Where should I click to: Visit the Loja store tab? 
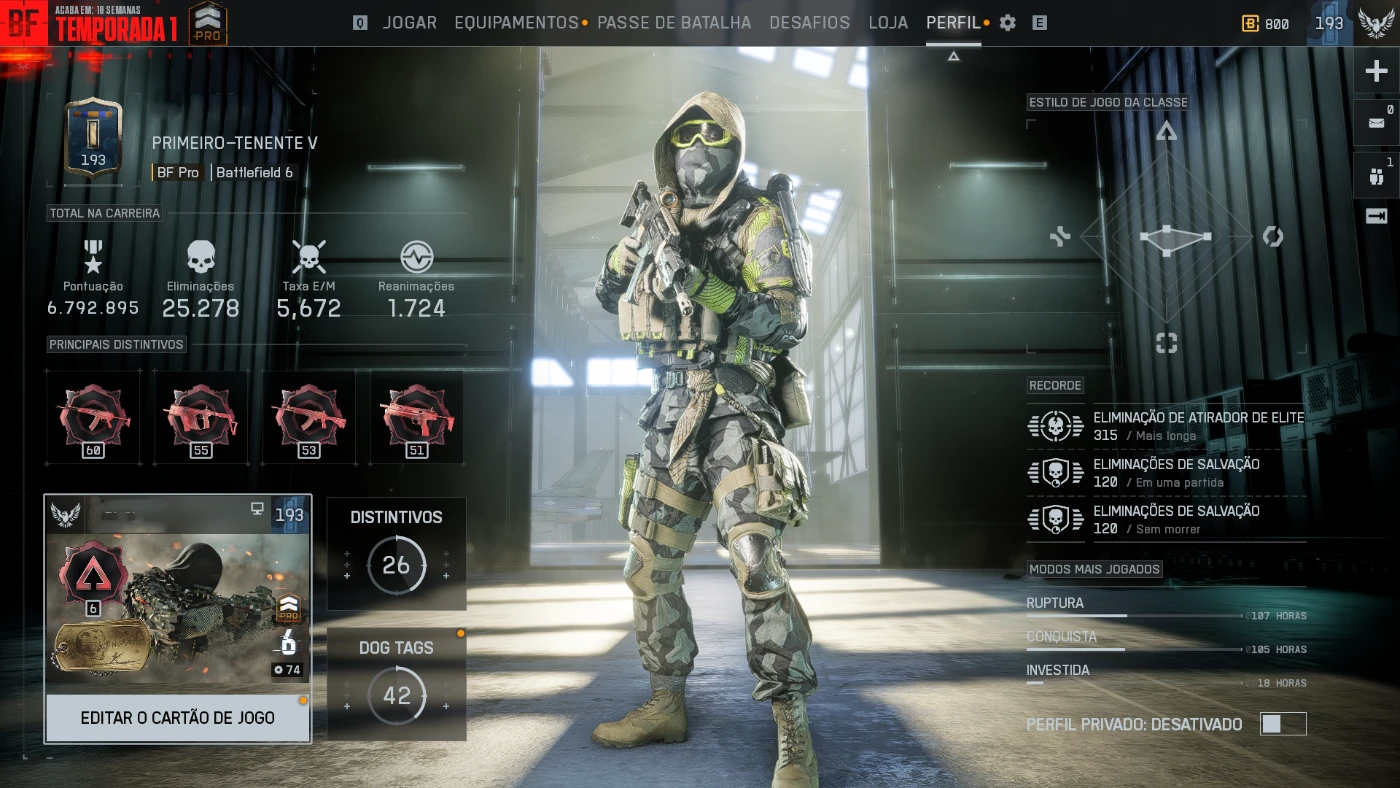[888, 23]
